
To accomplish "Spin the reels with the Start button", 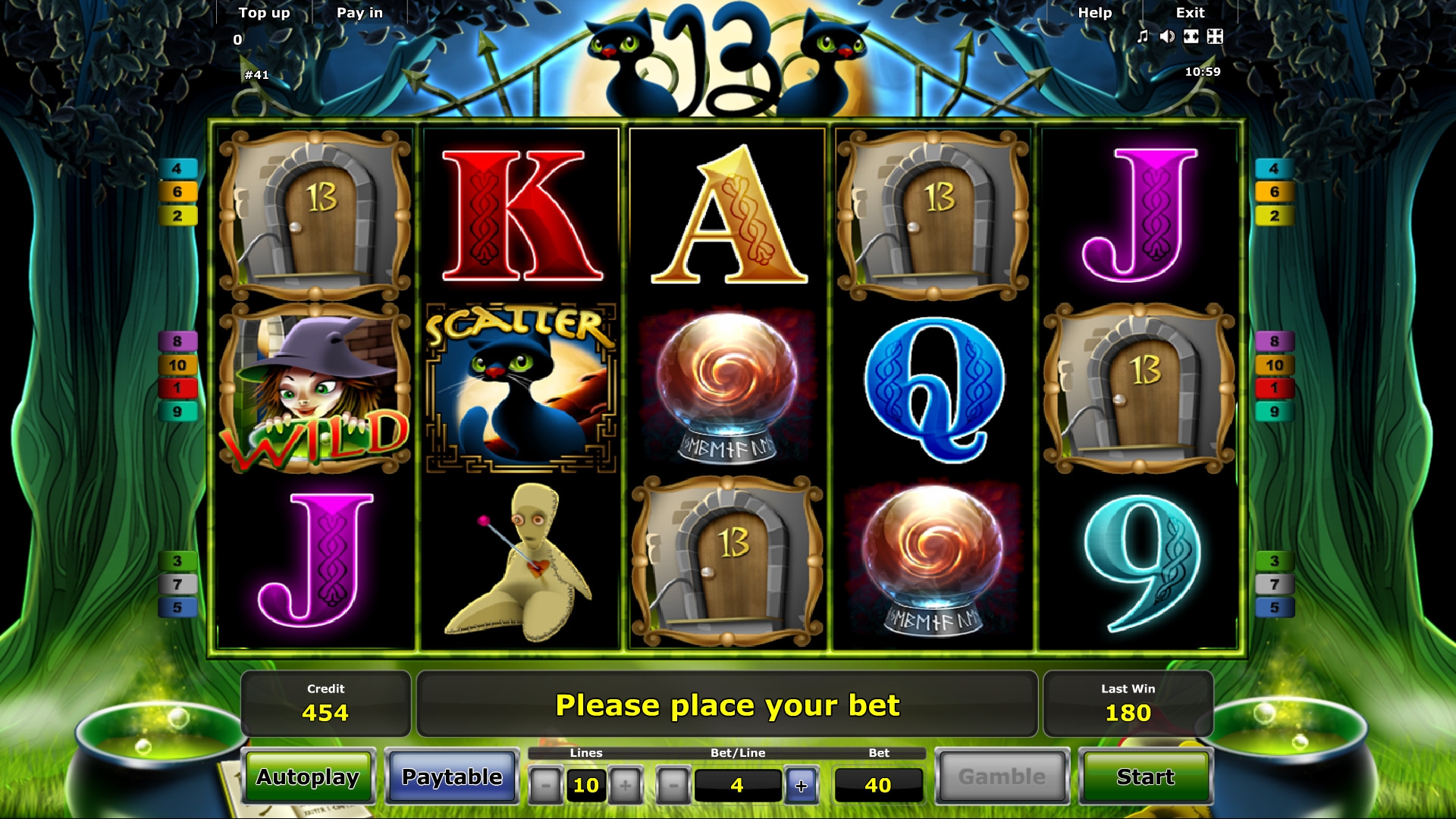I will (x=1145, y=777).
